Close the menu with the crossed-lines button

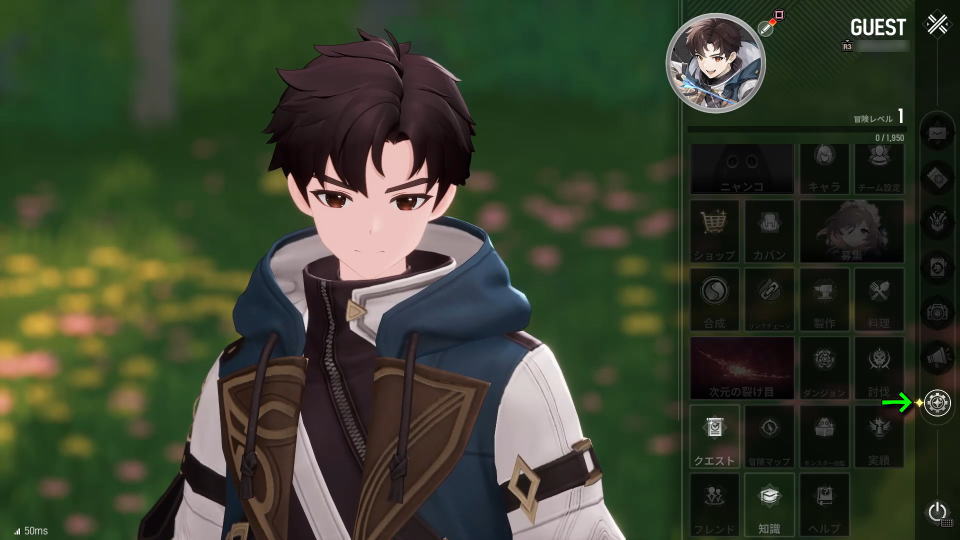(x=937, y=25)
